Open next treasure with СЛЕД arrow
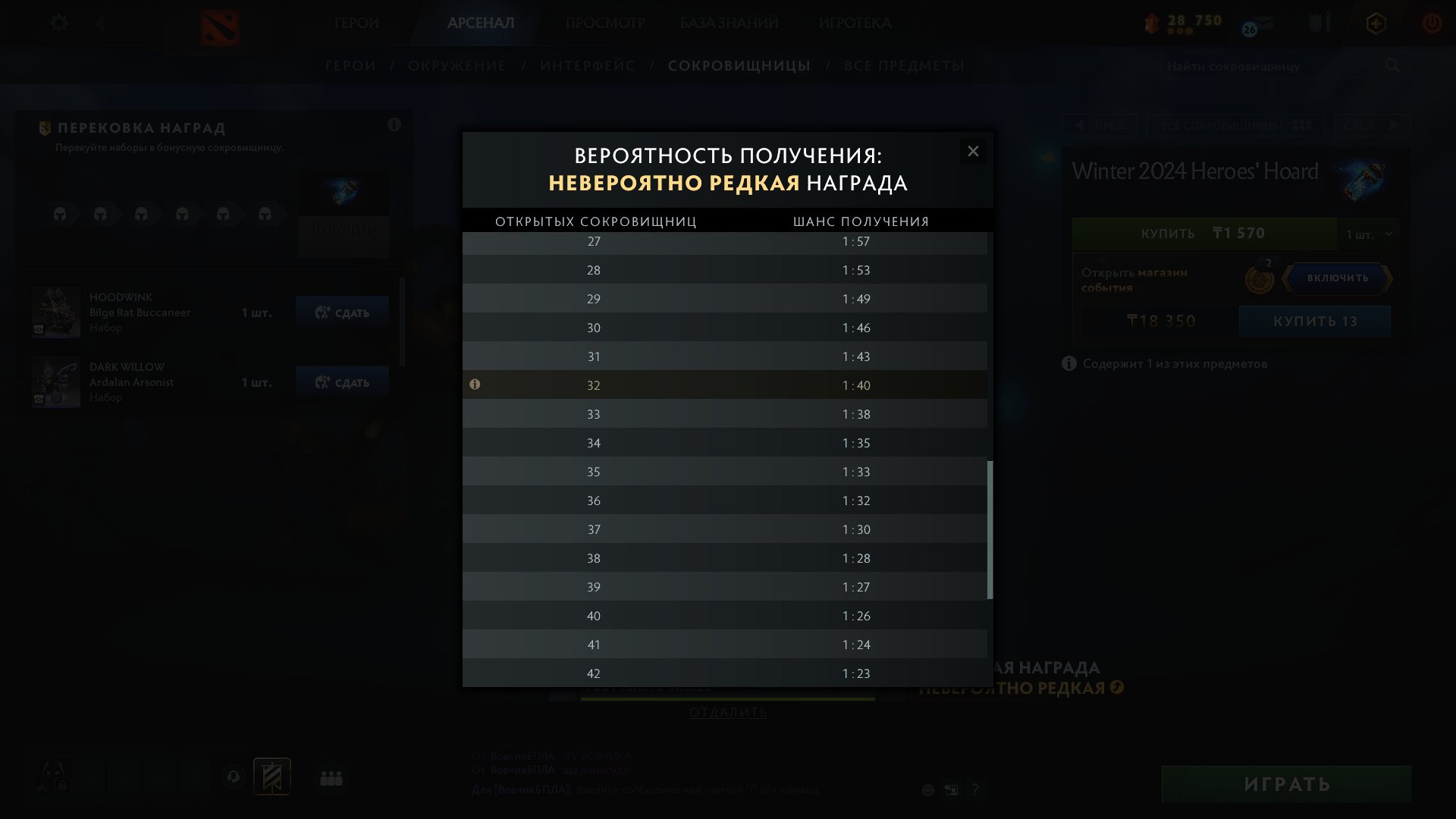This screenshot has height=819, width=1456. pyautogui.click(x=1373, y=125)
